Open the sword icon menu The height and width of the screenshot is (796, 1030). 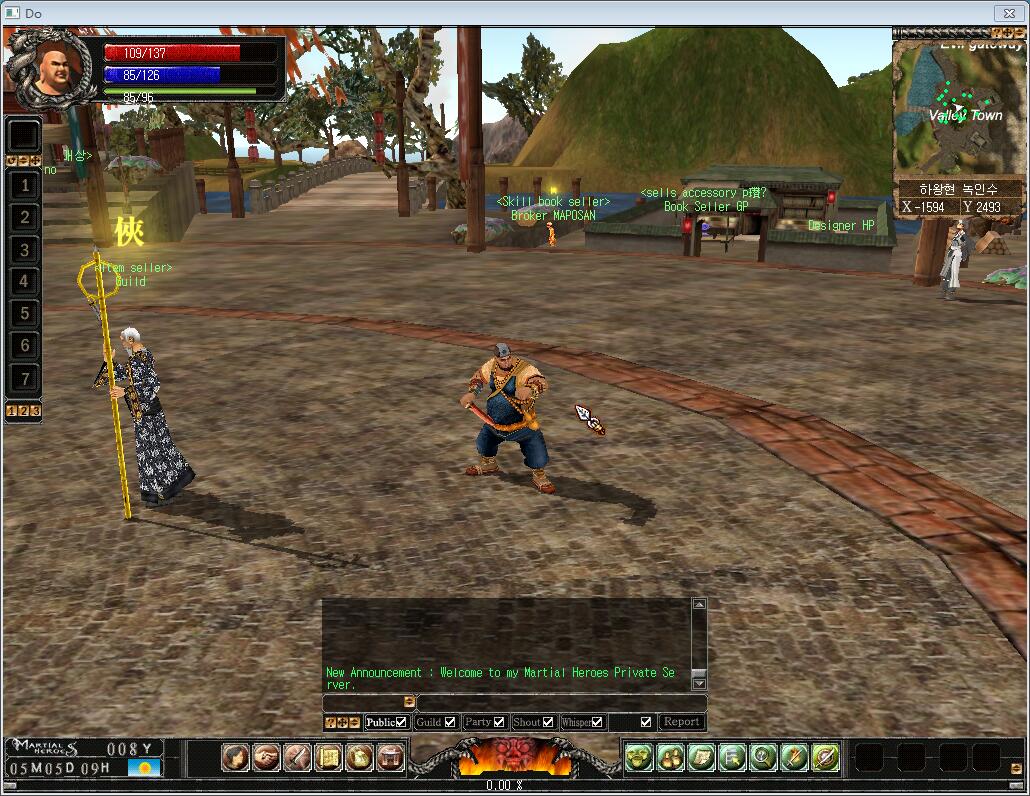(x=297, y=758)
